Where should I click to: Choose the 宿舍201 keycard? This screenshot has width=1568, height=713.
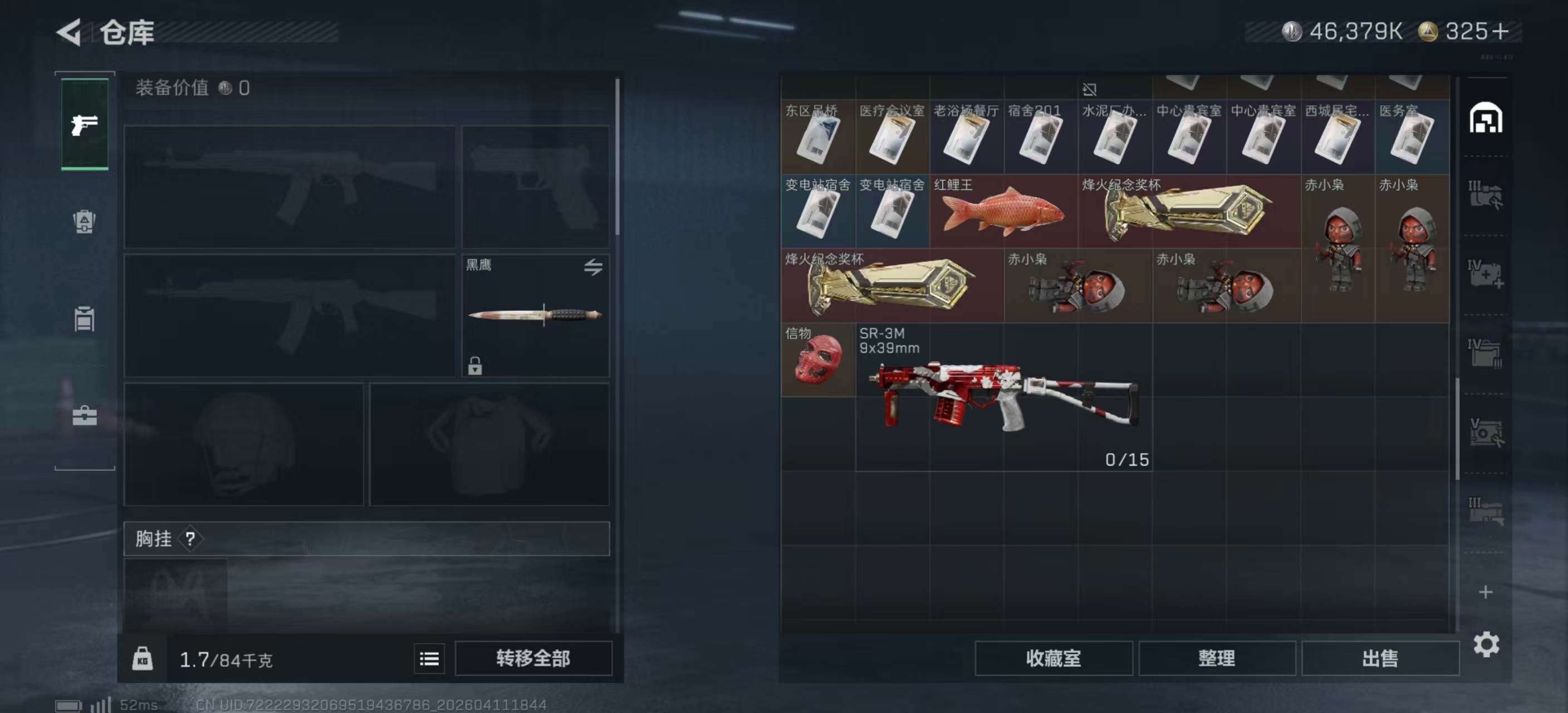(x=1040, y=138)
